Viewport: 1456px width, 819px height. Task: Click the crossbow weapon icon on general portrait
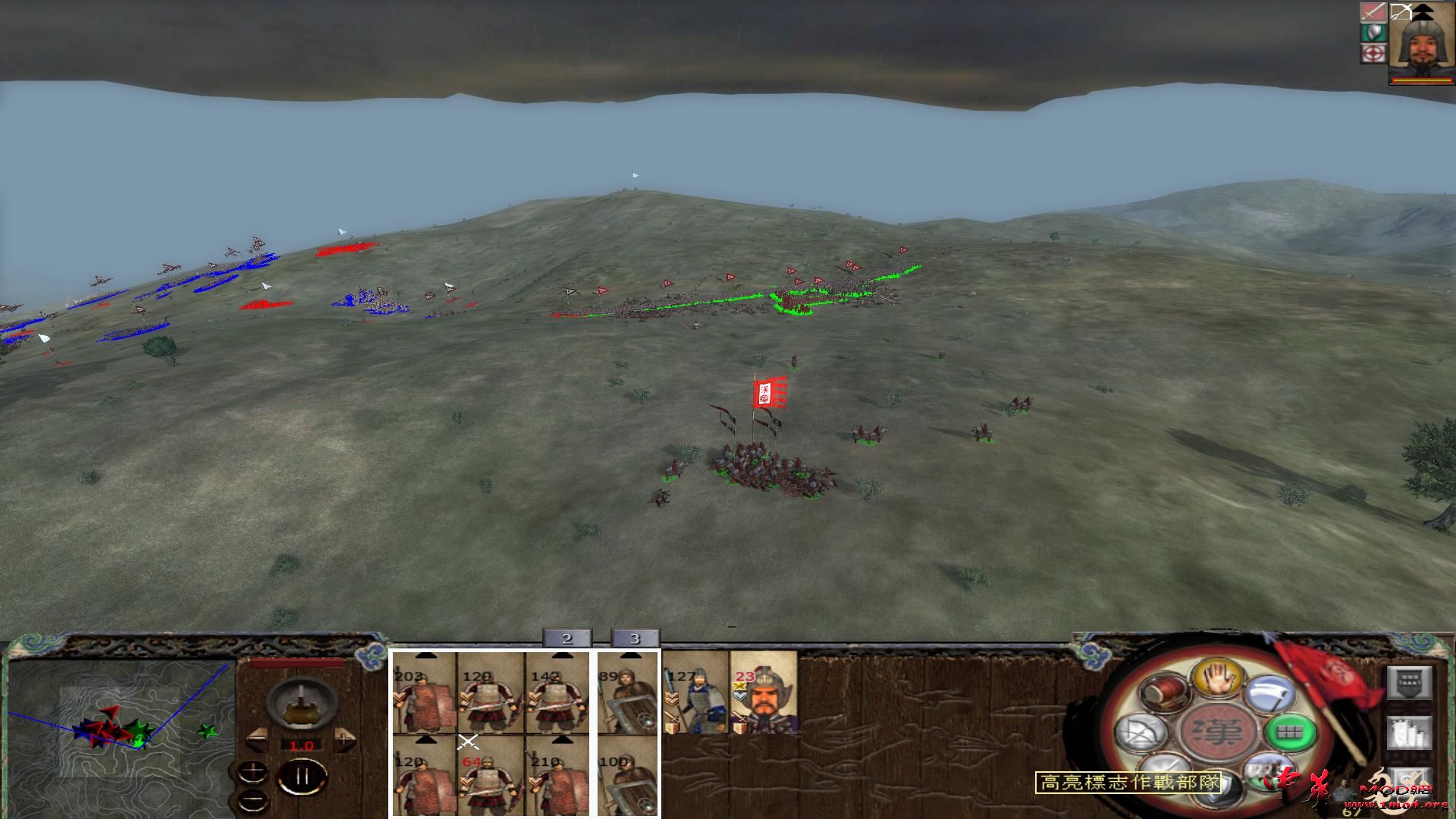[x=1401, y=12]
